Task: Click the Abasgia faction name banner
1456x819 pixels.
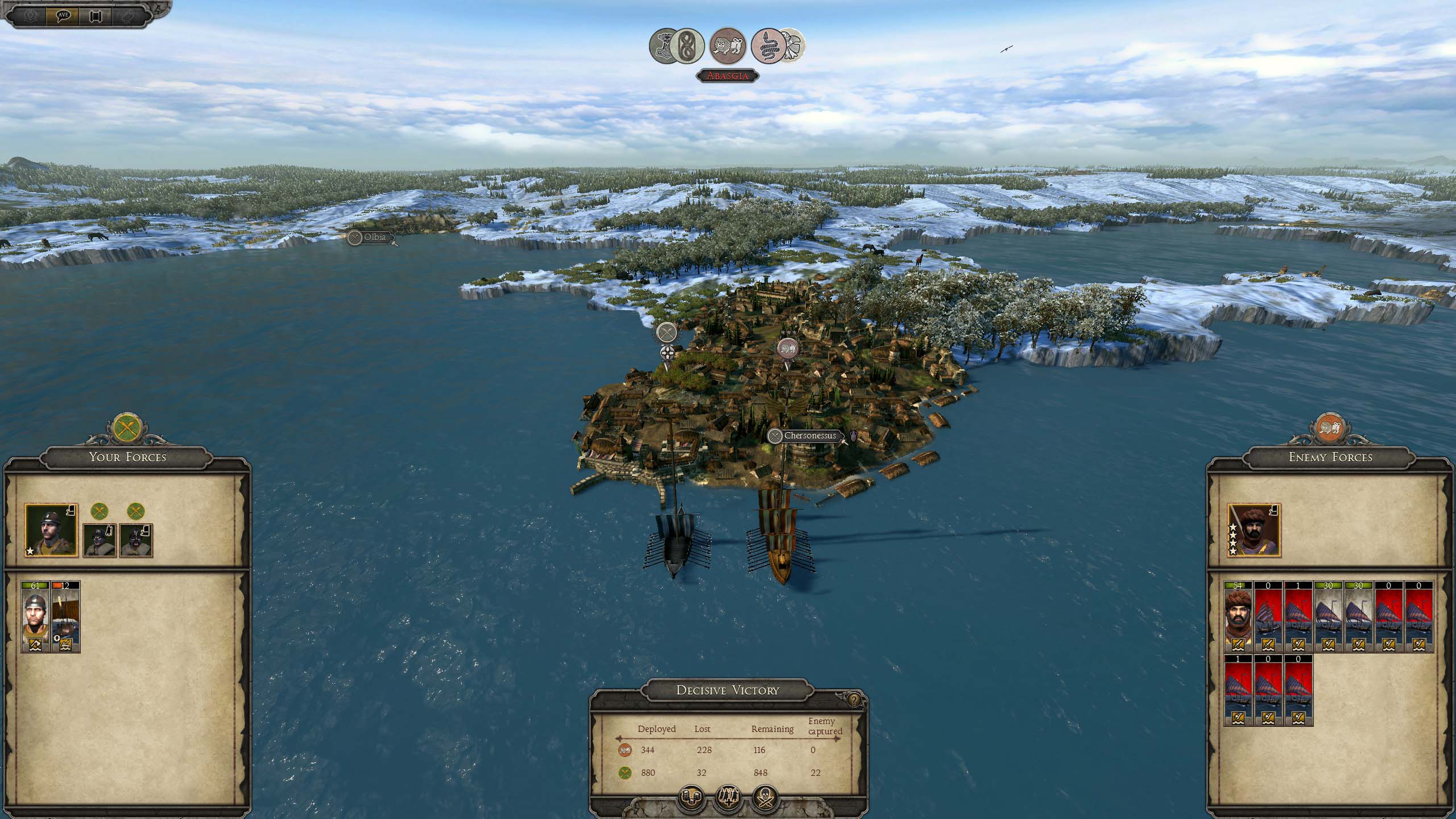Action: (728, 76)
